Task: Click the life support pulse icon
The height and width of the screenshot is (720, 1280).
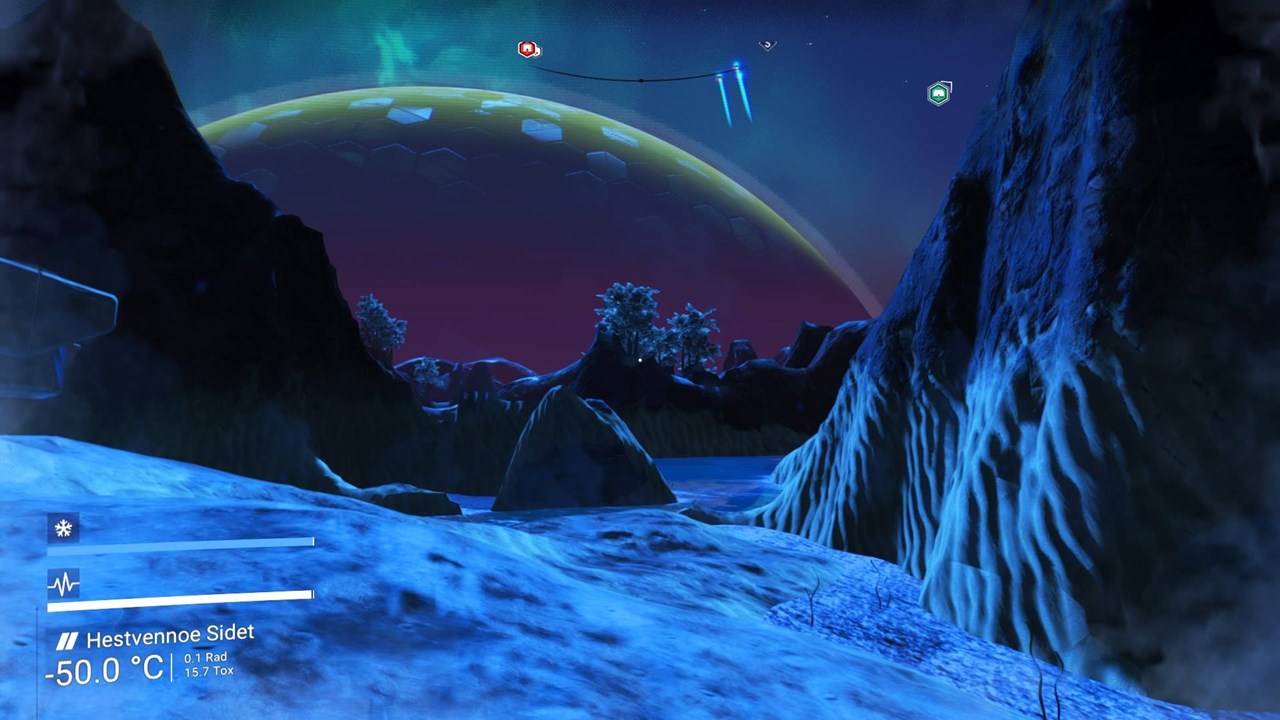Action: tap(63, 584)
